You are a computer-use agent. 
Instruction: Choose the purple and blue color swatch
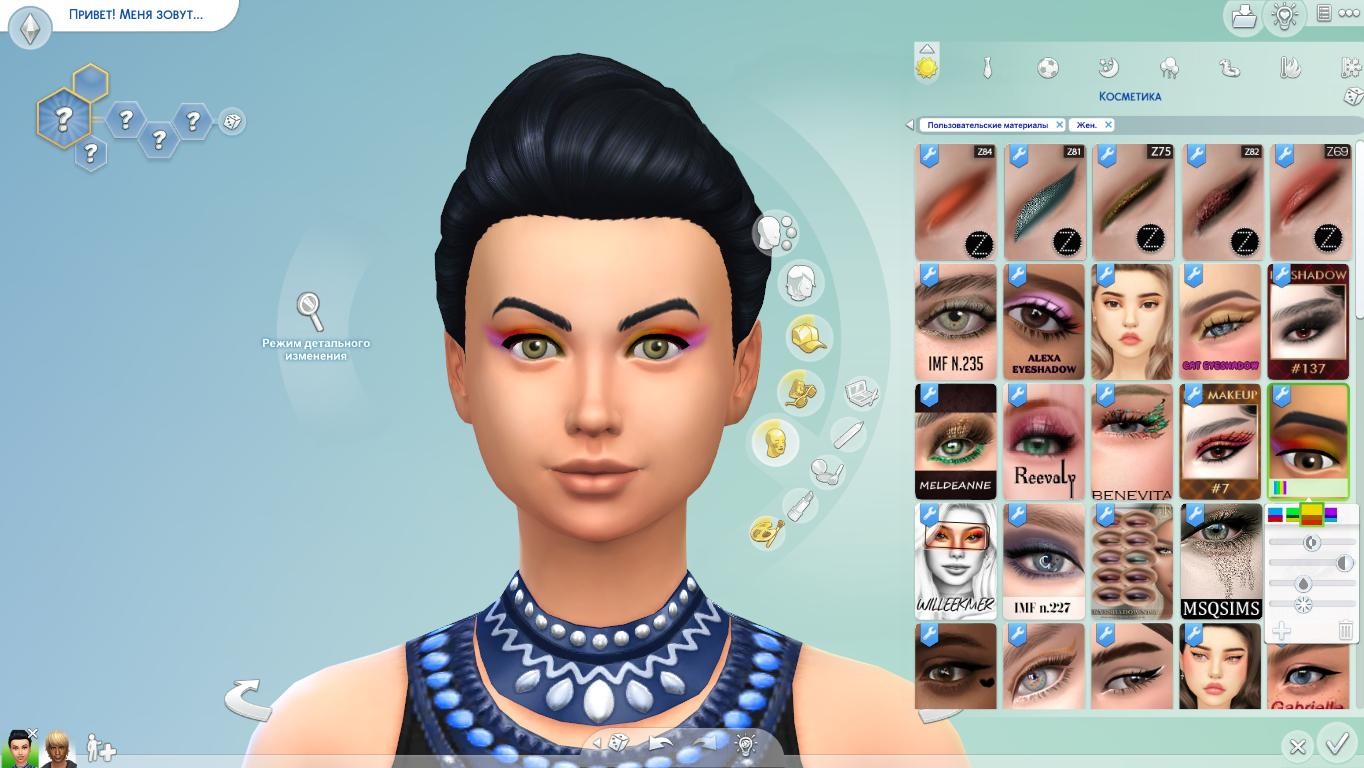pos(1331,514)
